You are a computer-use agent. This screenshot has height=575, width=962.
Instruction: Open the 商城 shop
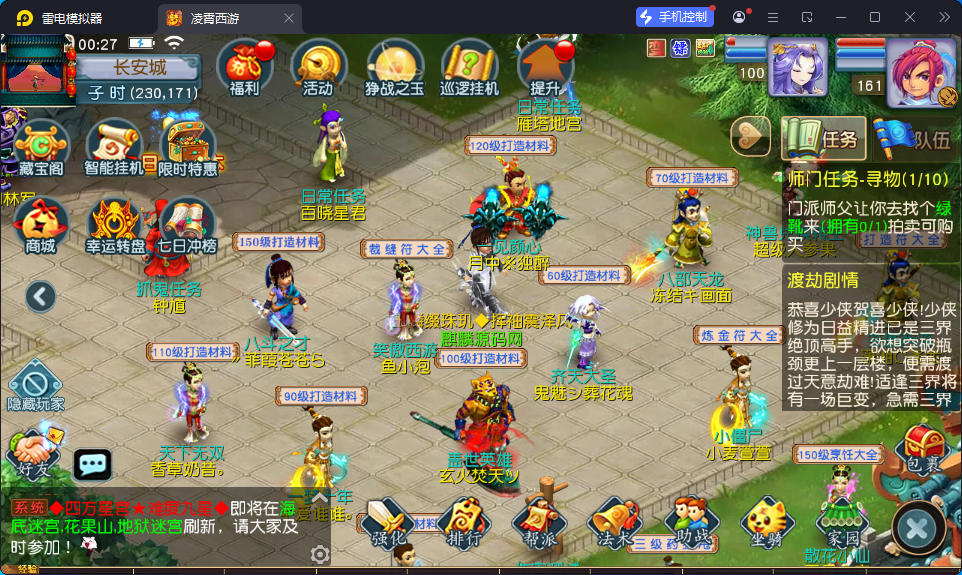(x=41, y=224)
